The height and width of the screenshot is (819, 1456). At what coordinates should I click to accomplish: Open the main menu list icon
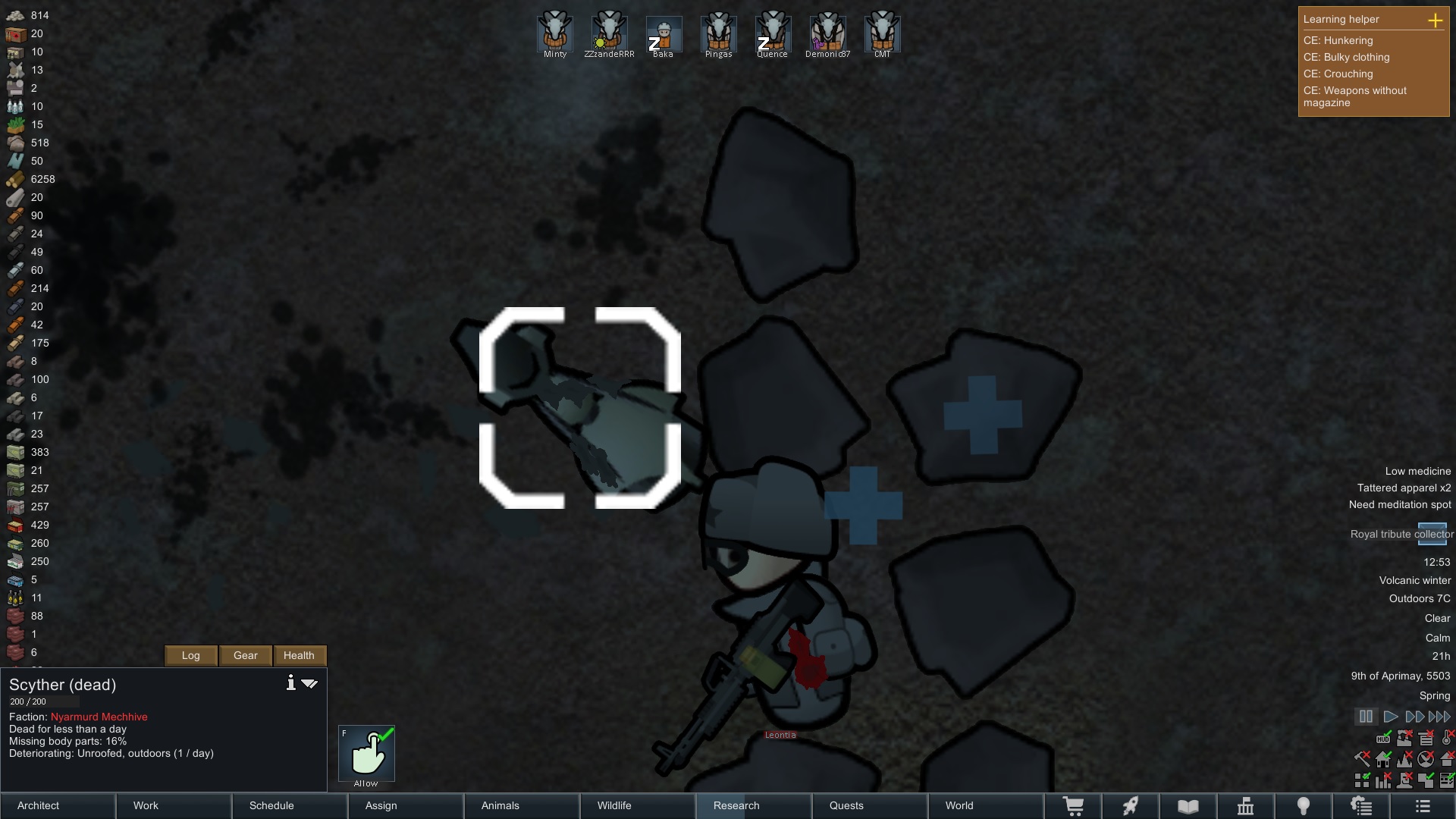pyautogui.click(x=1424, y=806)
